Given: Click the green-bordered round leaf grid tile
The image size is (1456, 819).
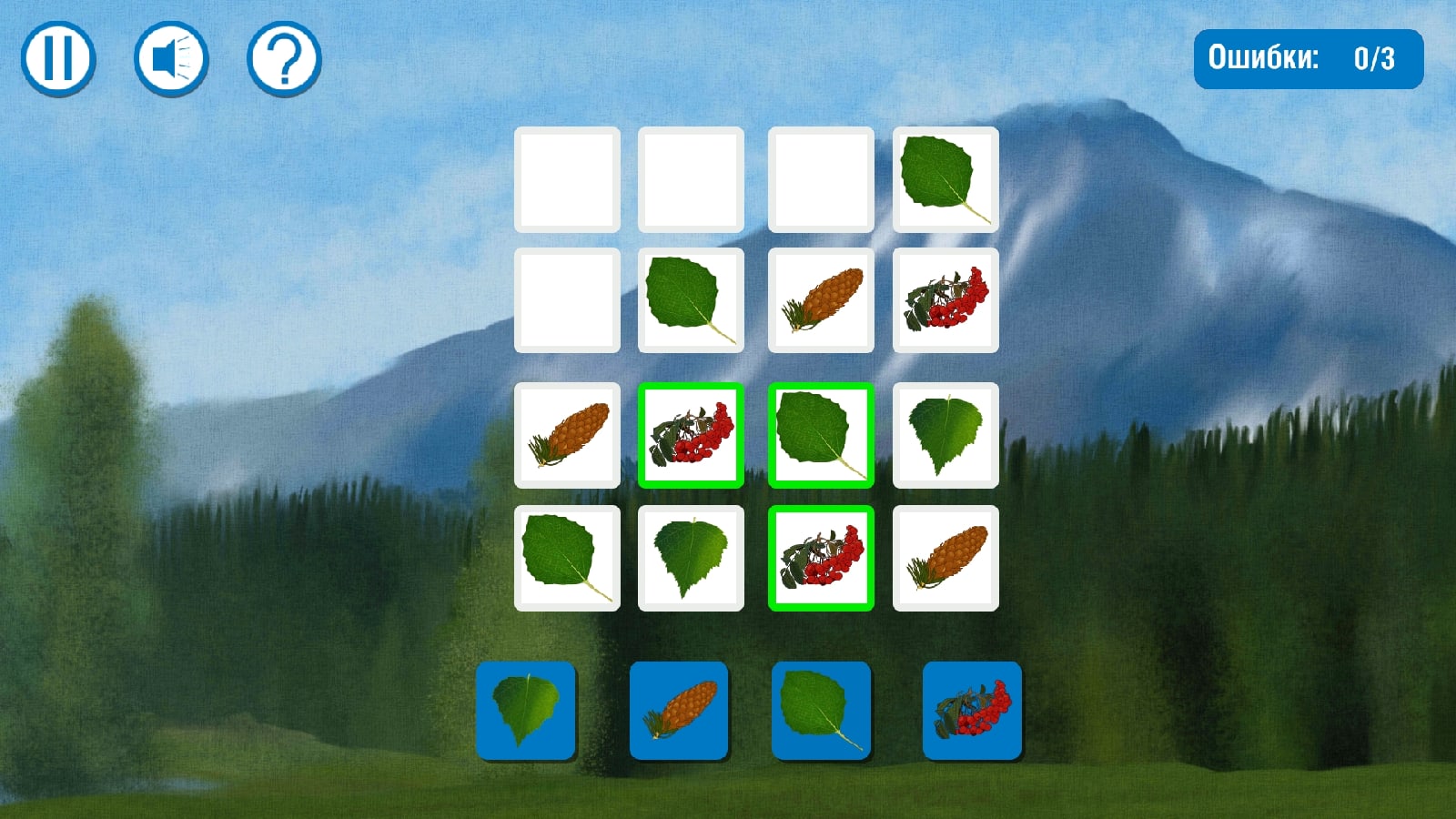Looking at the screenshot, I should point(821,435).
